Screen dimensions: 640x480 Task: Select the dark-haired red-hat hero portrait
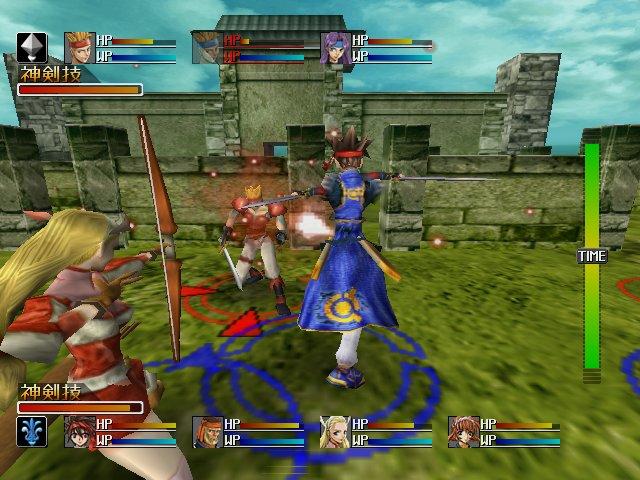(x=79, y=431)
